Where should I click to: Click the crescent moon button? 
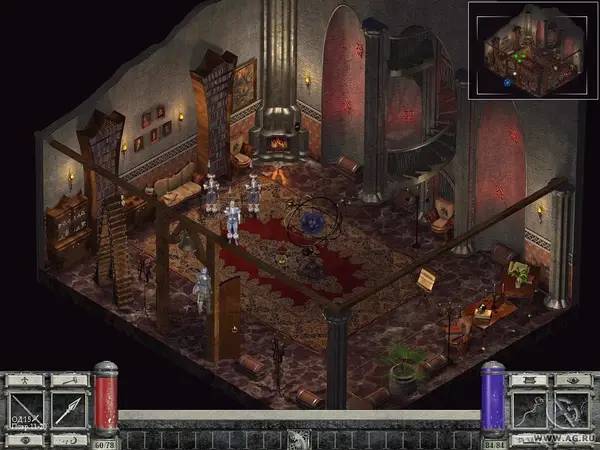point(68,440)
